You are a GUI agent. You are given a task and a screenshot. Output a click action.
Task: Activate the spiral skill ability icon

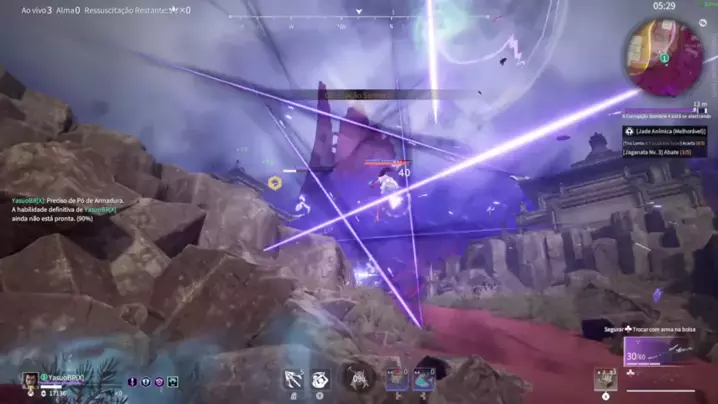(320, 379)
